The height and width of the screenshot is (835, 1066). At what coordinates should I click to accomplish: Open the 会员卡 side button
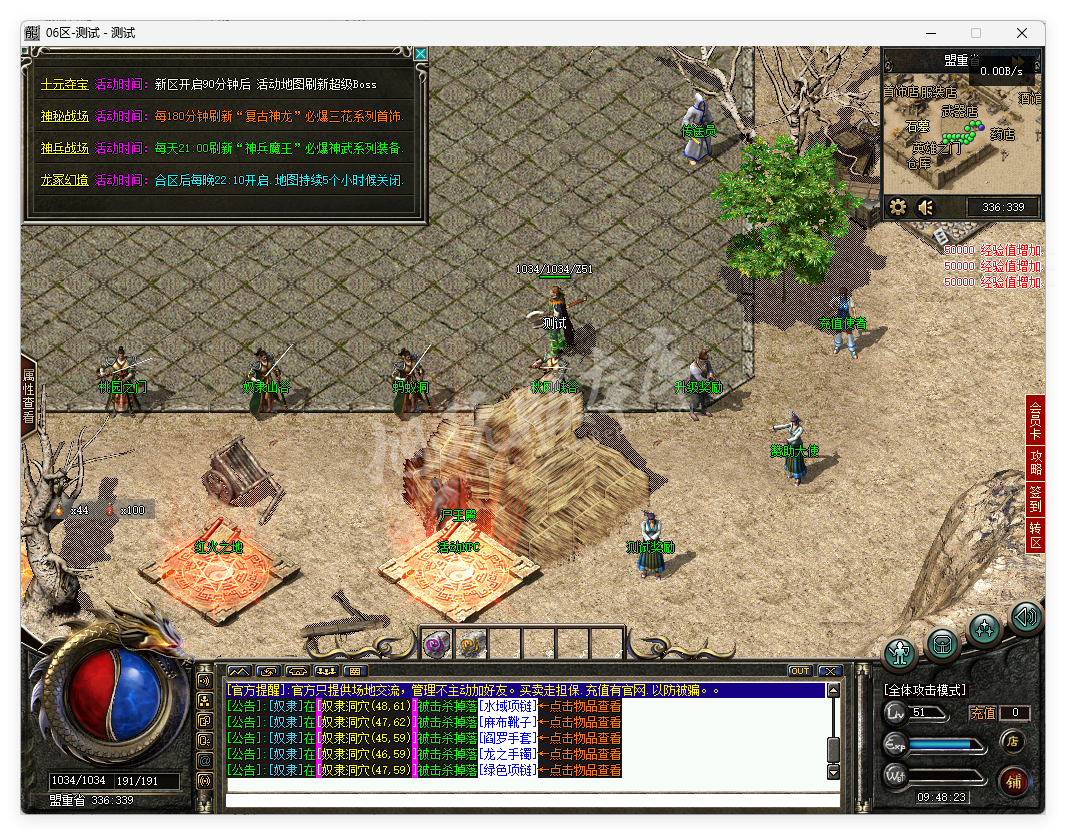1035,420
